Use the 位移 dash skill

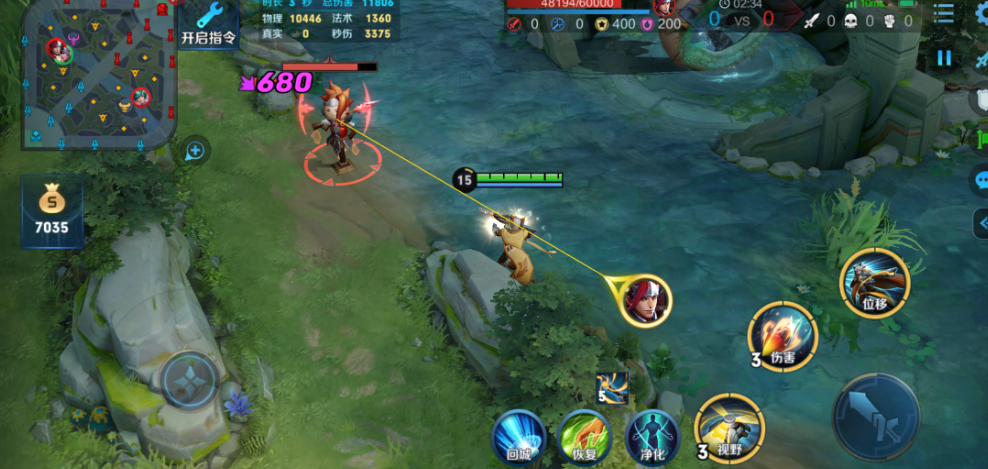pos(875,284)
